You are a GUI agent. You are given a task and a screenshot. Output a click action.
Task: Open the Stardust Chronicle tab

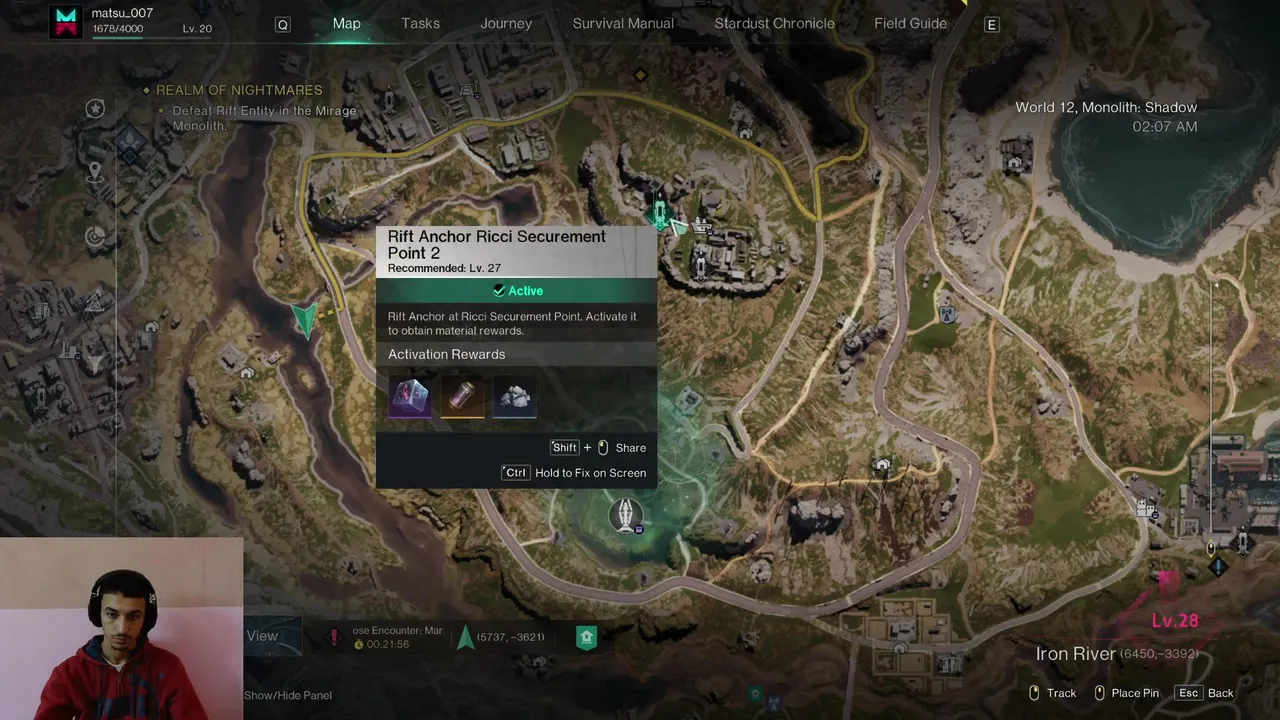(x=774, y=23)
